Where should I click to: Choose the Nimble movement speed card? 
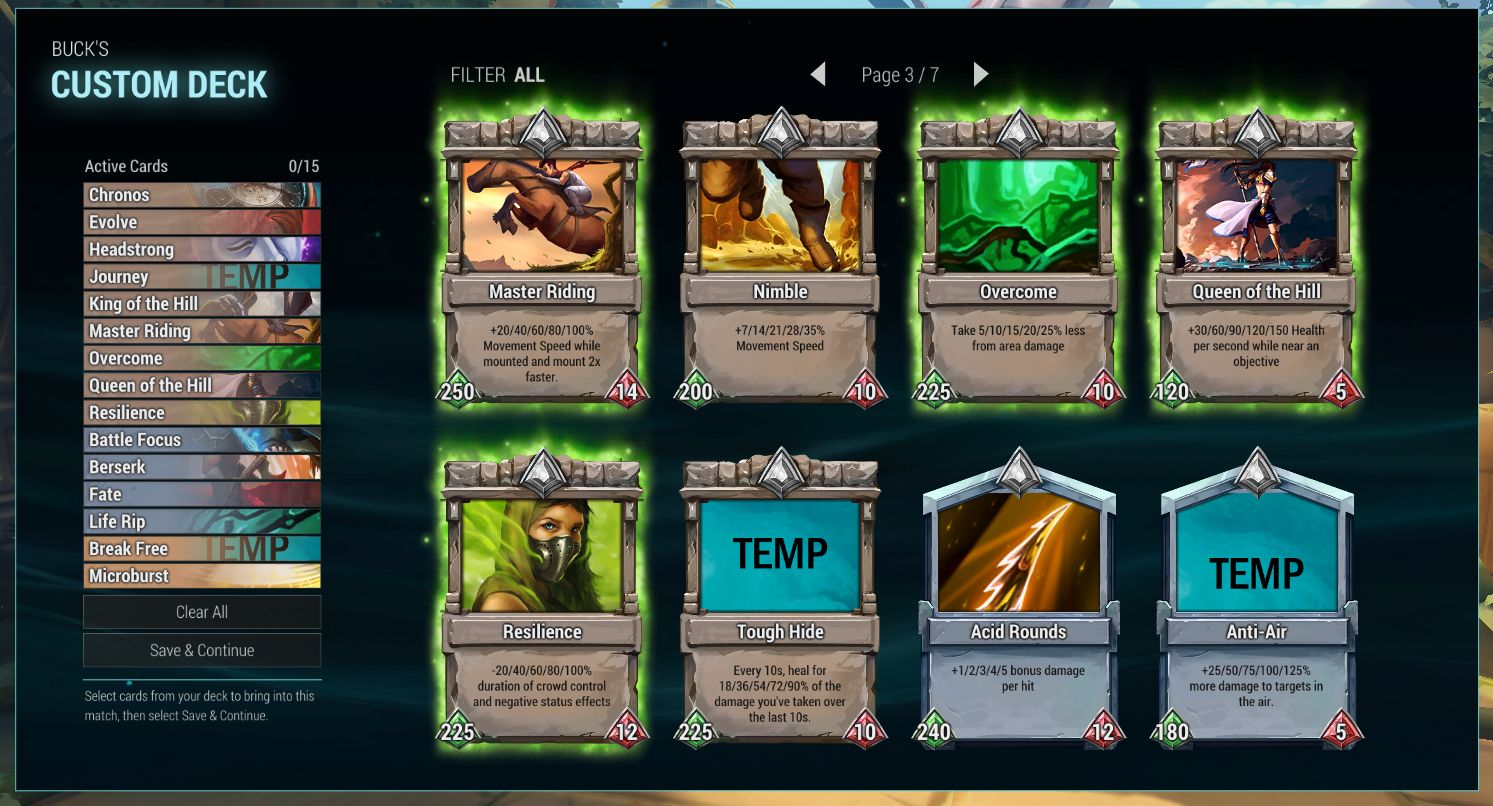[x=780, y=260]
